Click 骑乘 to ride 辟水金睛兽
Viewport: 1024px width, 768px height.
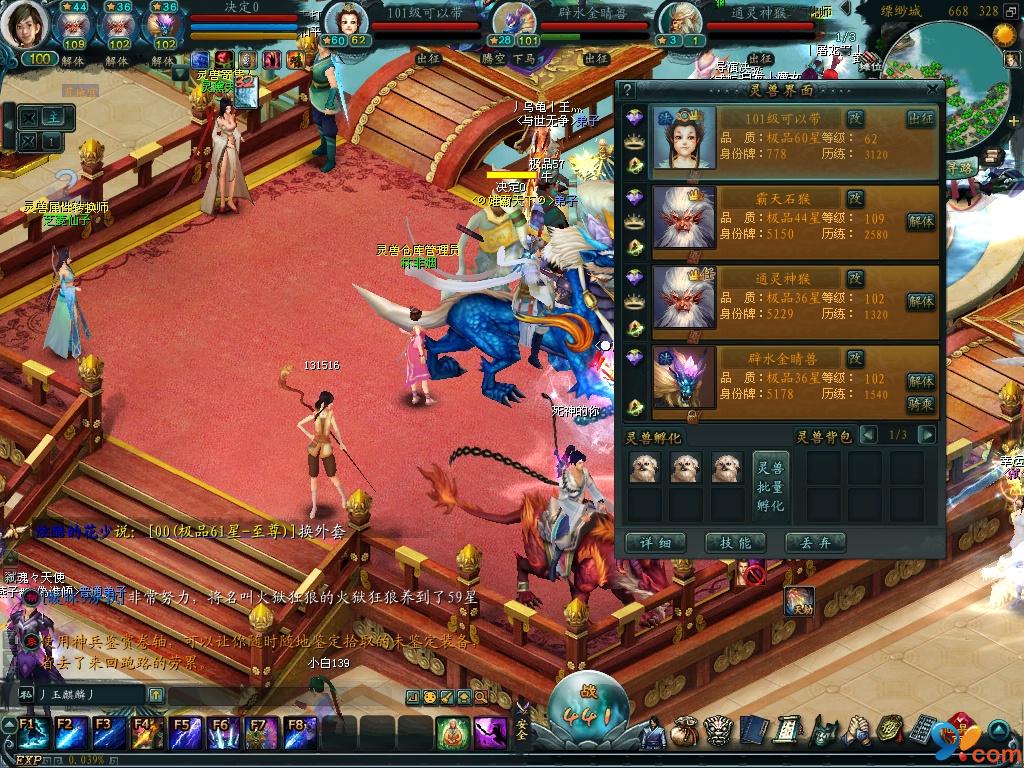(x=920, y=404)
